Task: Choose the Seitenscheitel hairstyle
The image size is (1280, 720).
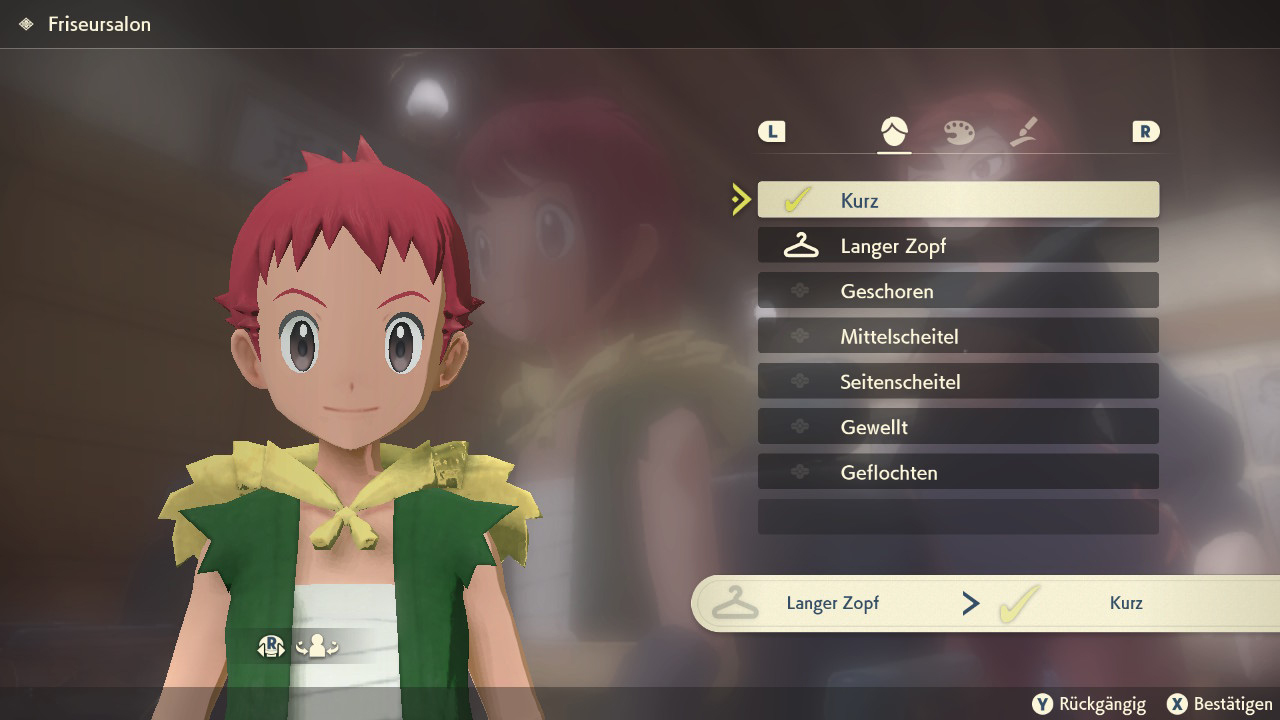Action: click(958, 381)
